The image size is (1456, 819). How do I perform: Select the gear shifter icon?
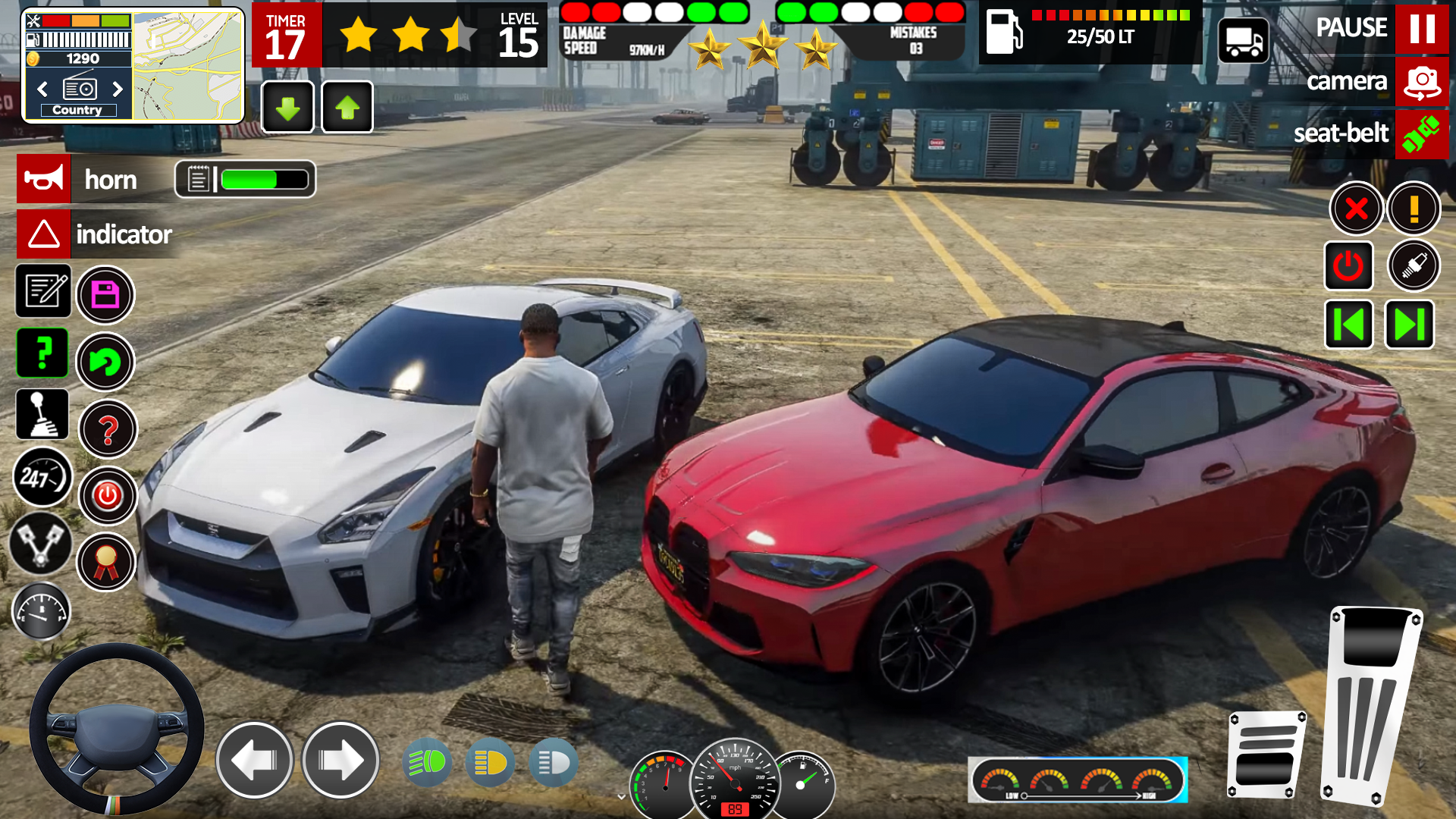coord(42,415)
